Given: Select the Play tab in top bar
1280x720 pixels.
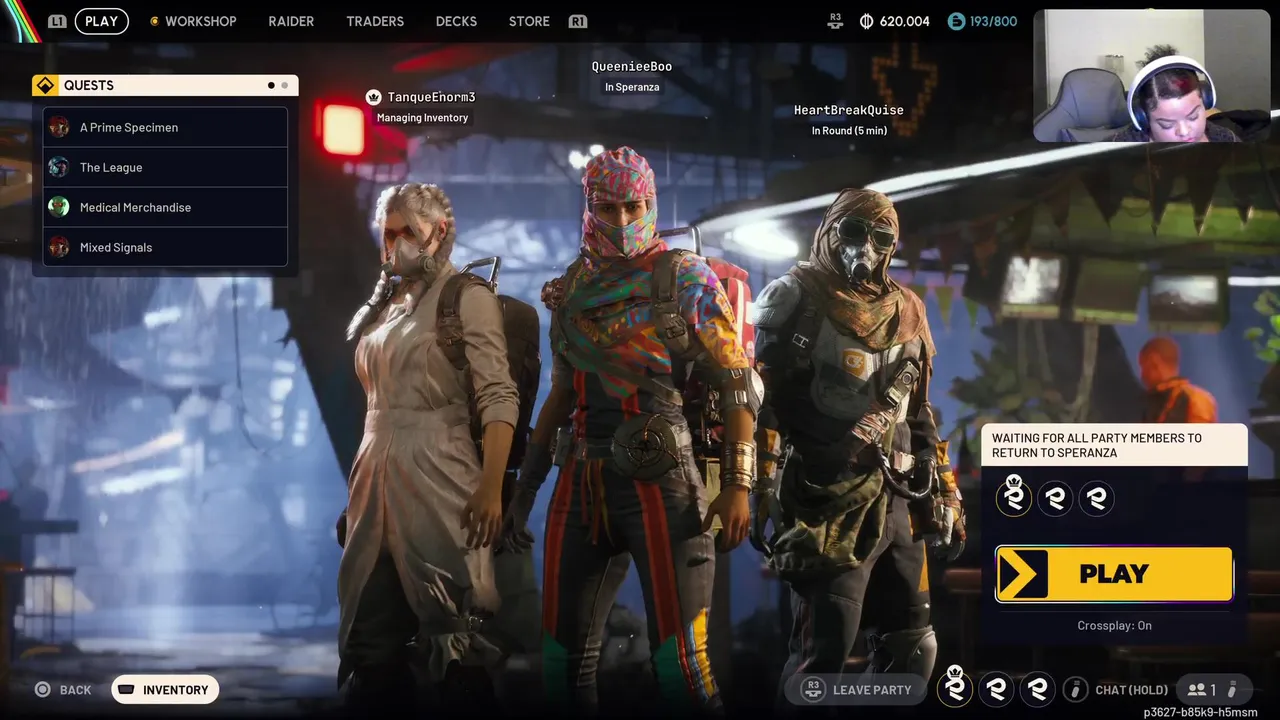Looking at the screenshot, I should 101,21.
